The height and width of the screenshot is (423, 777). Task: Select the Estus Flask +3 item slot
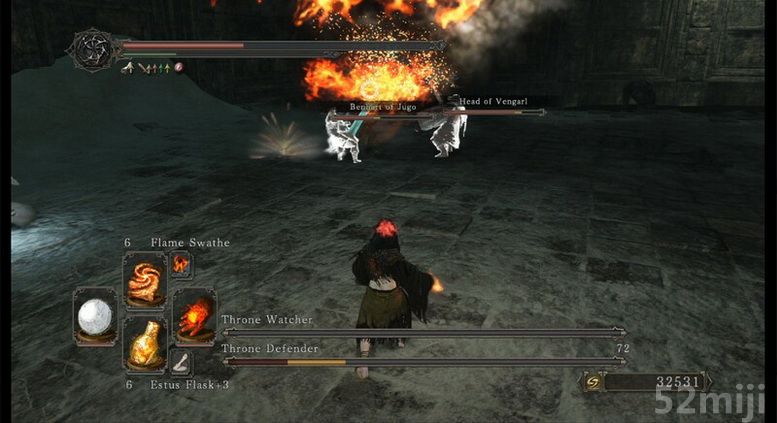(x=145, y=346)
